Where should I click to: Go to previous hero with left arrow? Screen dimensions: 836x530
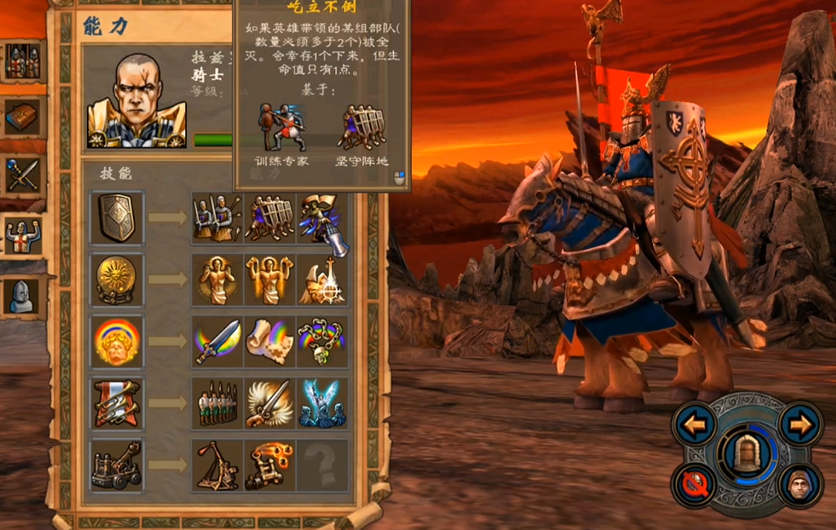coord(696,424)
